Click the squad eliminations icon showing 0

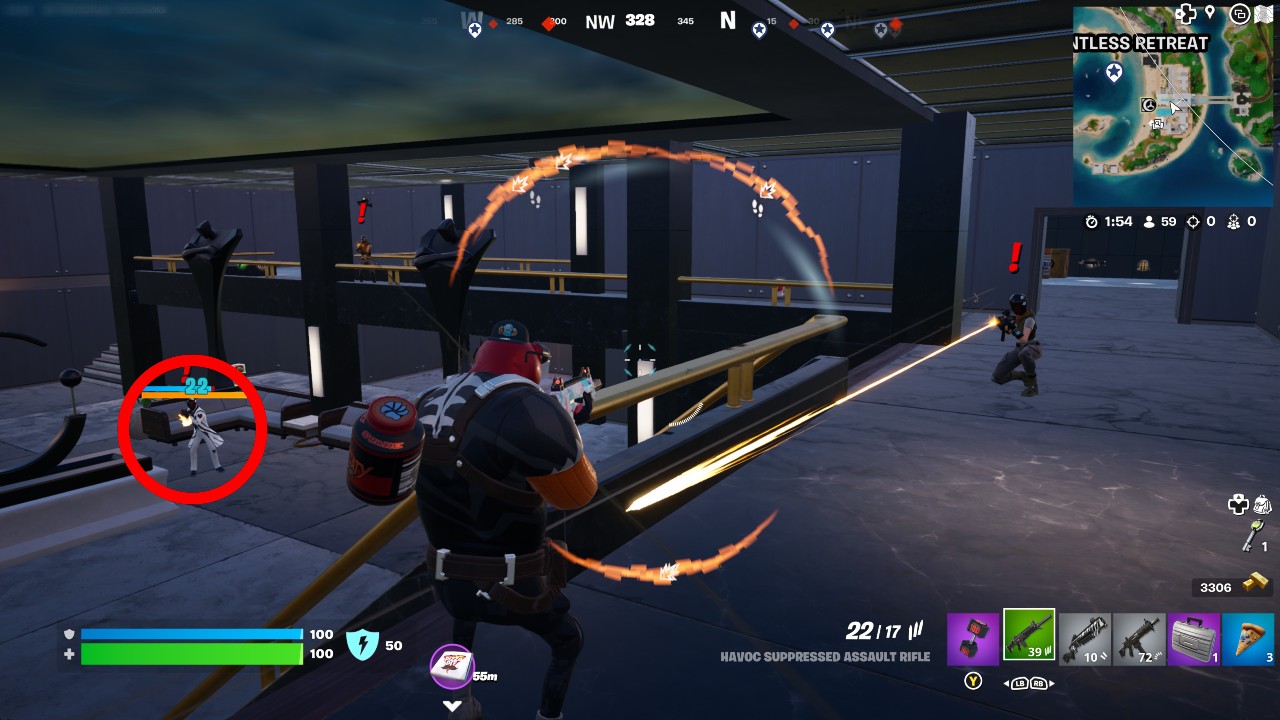pyautogui.click(x=1235, y=222)
